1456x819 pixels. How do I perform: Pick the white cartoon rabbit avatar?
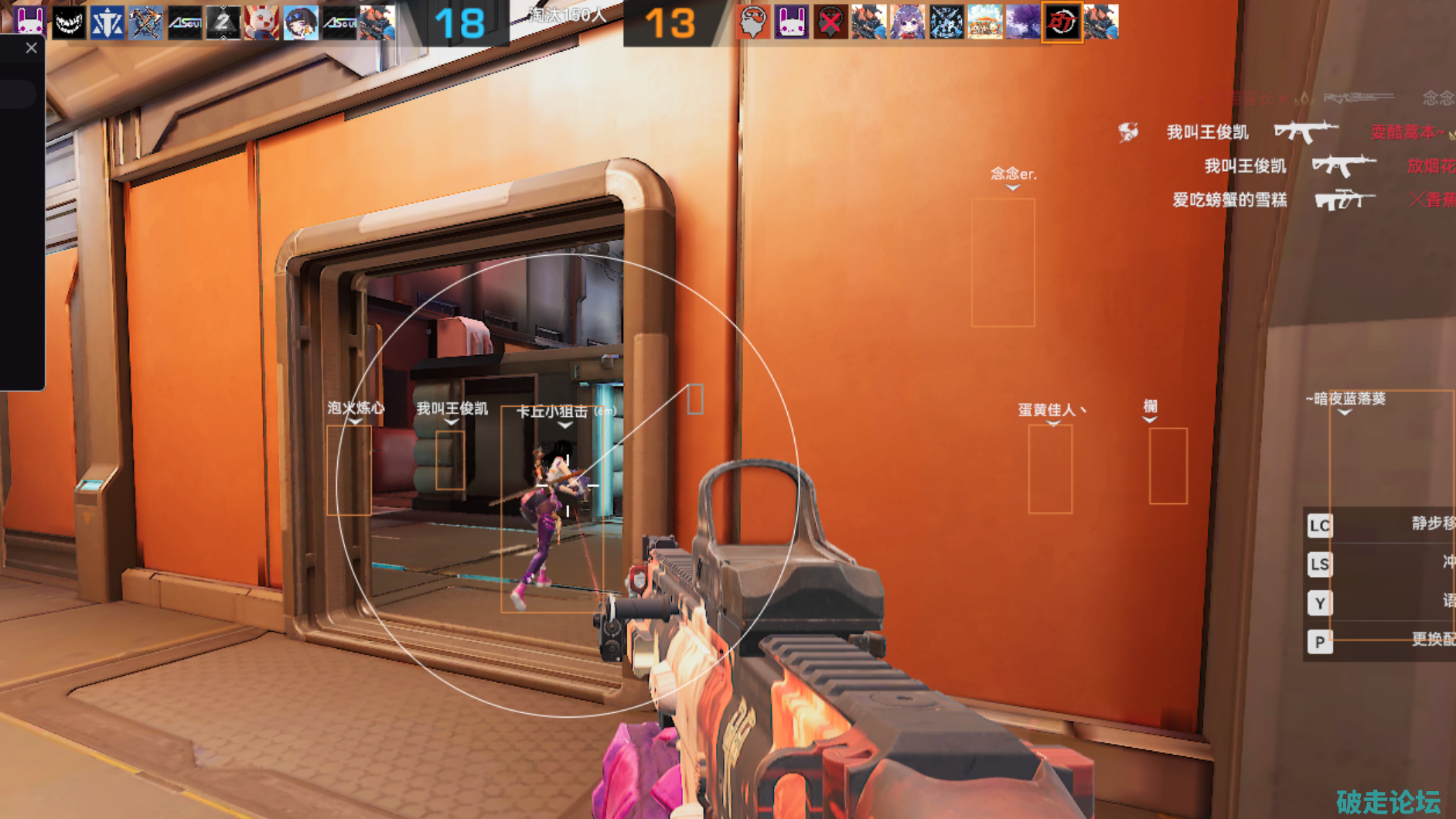click(x=261, y=22)
